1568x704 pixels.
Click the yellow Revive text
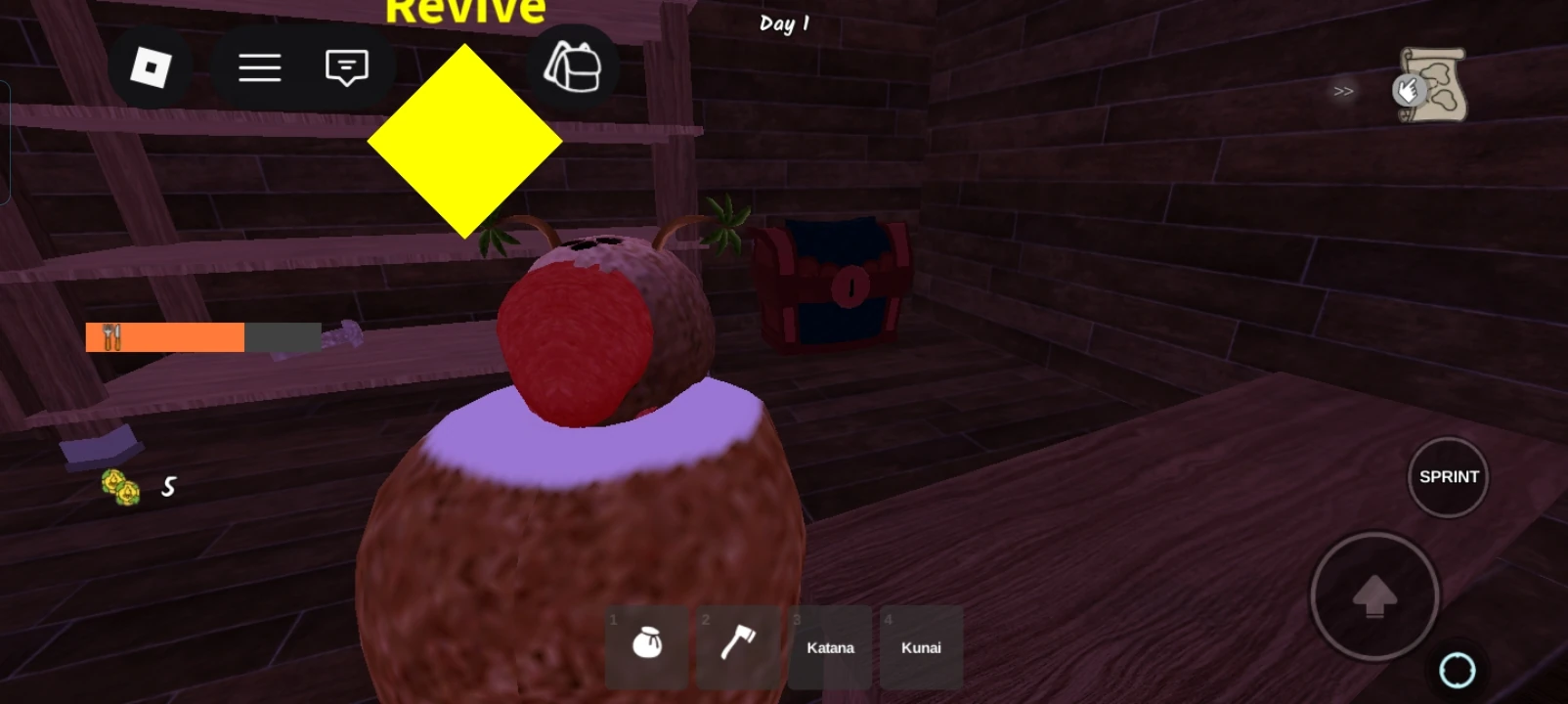click(465, 10)
